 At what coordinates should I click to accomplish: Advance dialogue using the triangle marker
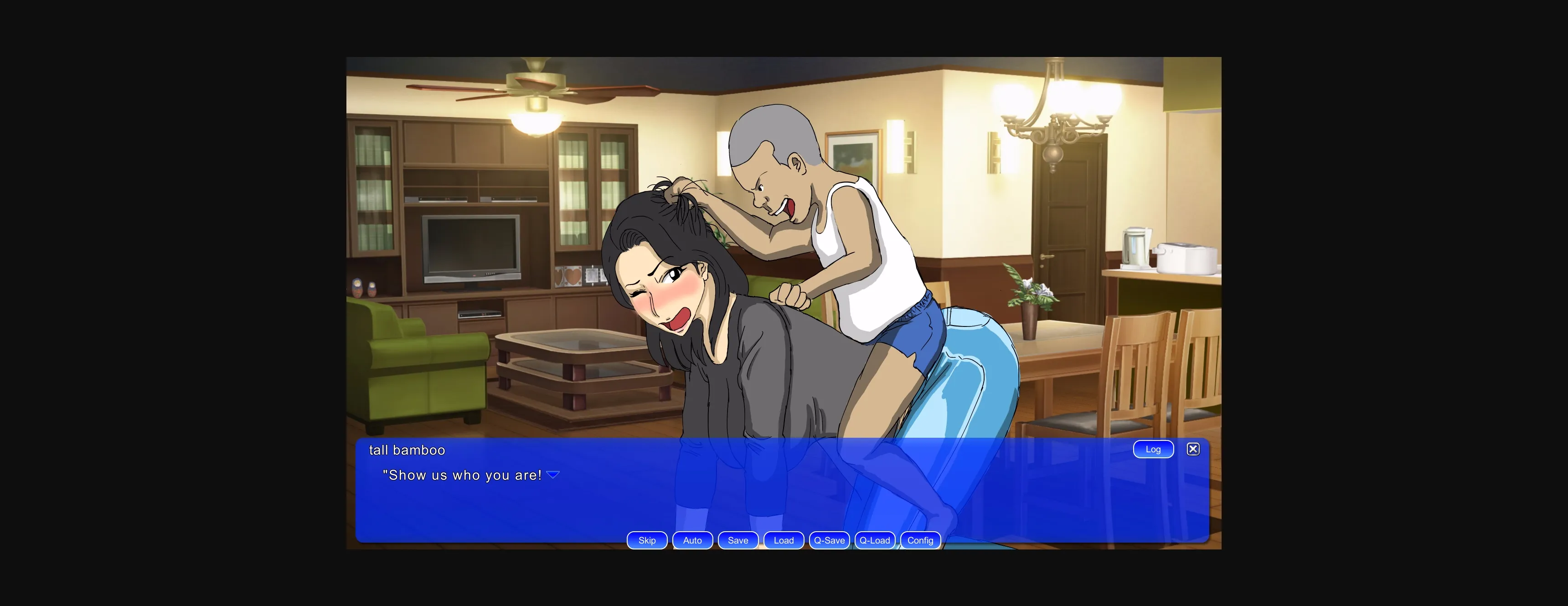(x=553, y=474)
